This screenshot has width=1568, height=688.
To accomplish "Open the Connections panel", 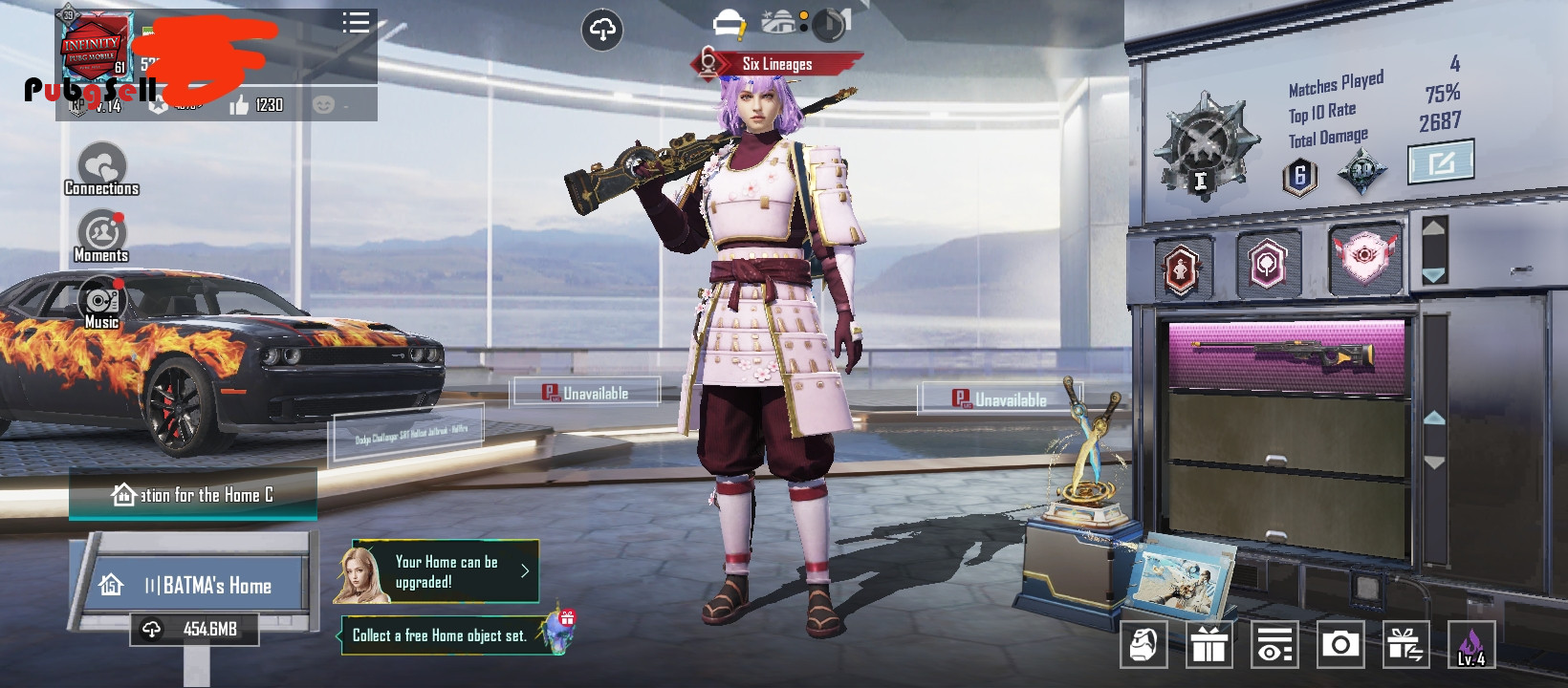I will [101, 170].
